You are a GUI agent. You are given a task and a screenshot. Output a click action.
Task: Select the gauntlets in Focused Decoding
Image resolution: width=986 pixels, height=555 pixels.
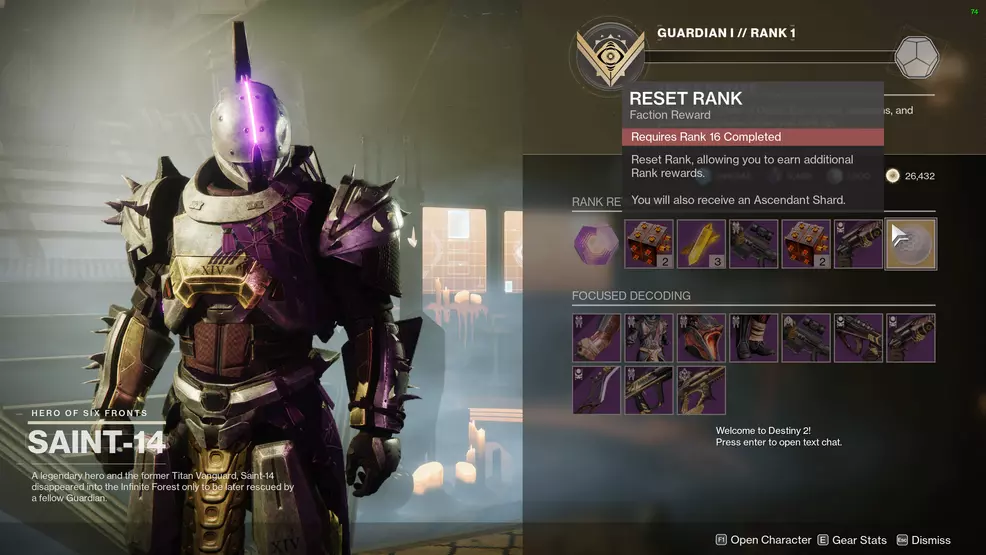597,337
